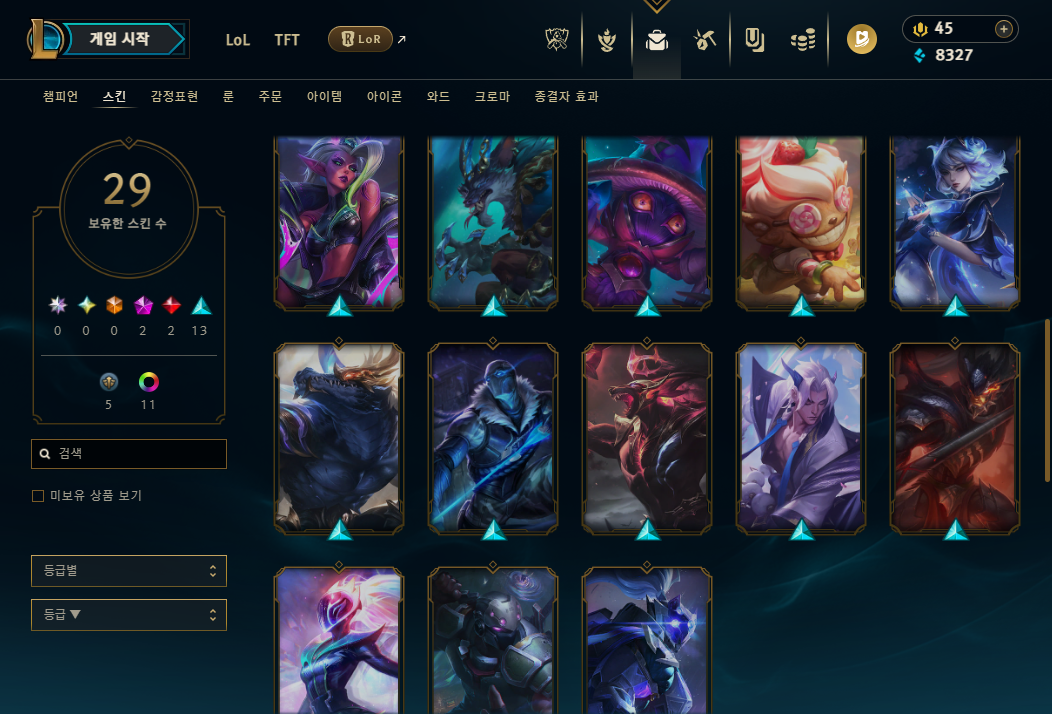
Task: Switch to the TFT game tab
Action: pos(287,40)
